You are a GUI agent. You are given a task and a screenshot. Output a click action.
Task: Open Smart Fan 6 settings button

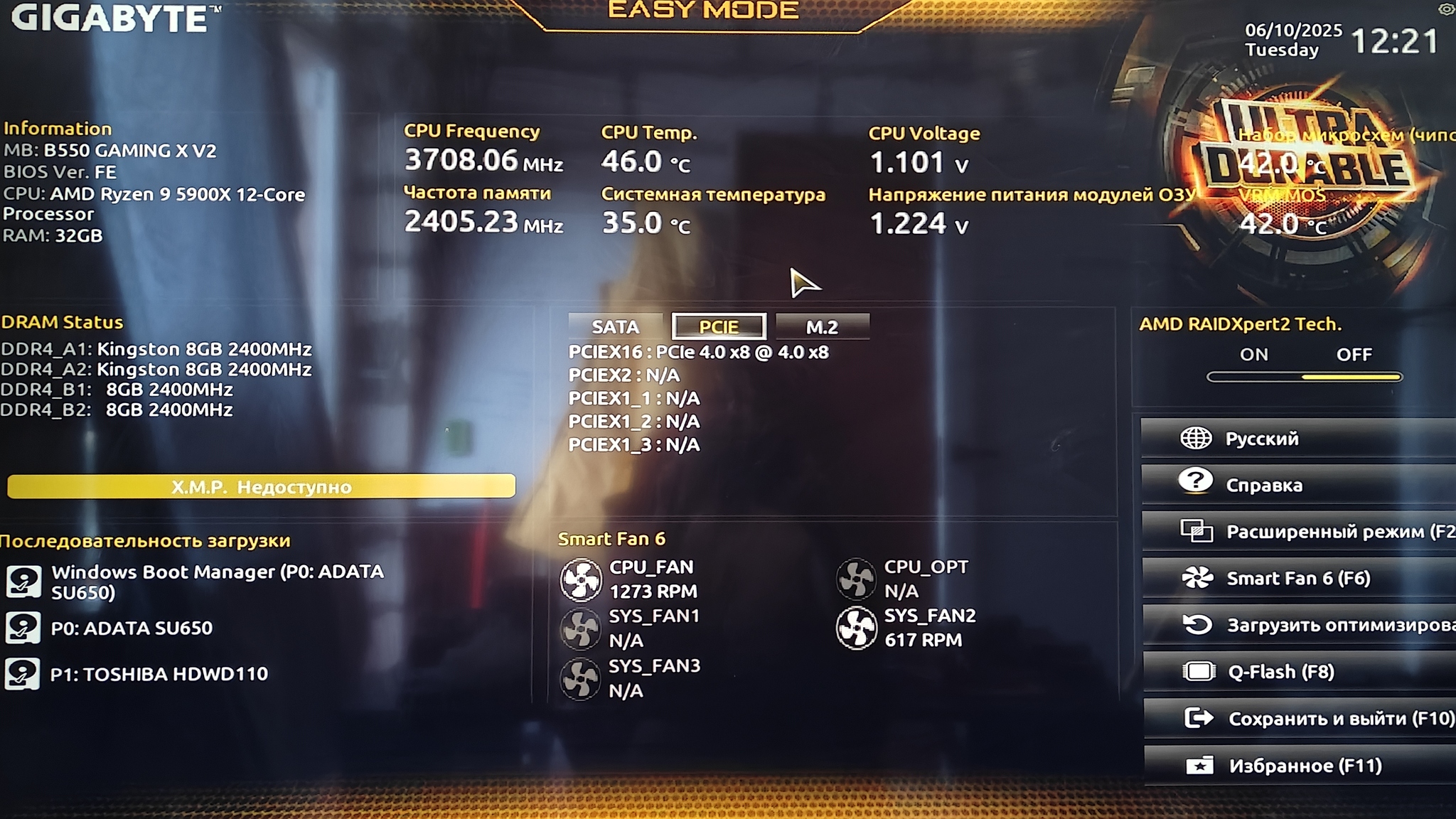[x=1297, y=579]
